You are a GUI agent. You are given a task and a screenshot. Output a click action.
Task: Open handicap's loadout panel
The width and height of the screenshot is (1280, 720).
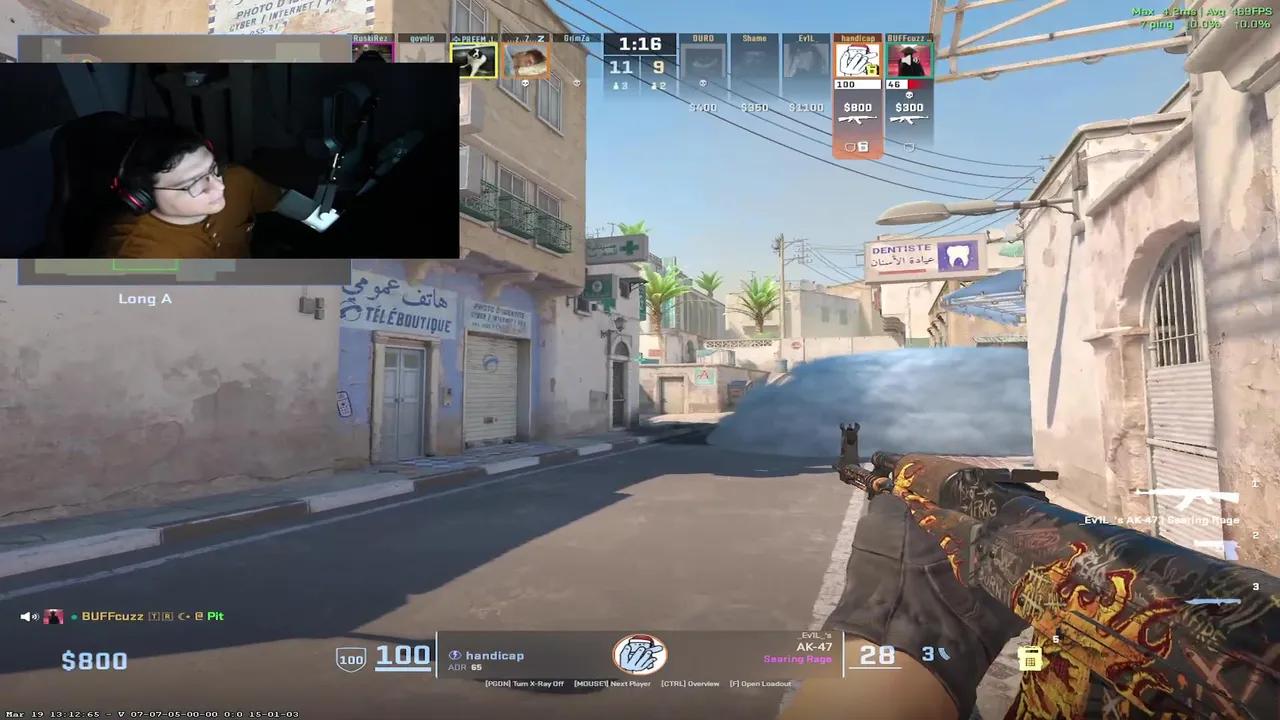click(760, 684)
